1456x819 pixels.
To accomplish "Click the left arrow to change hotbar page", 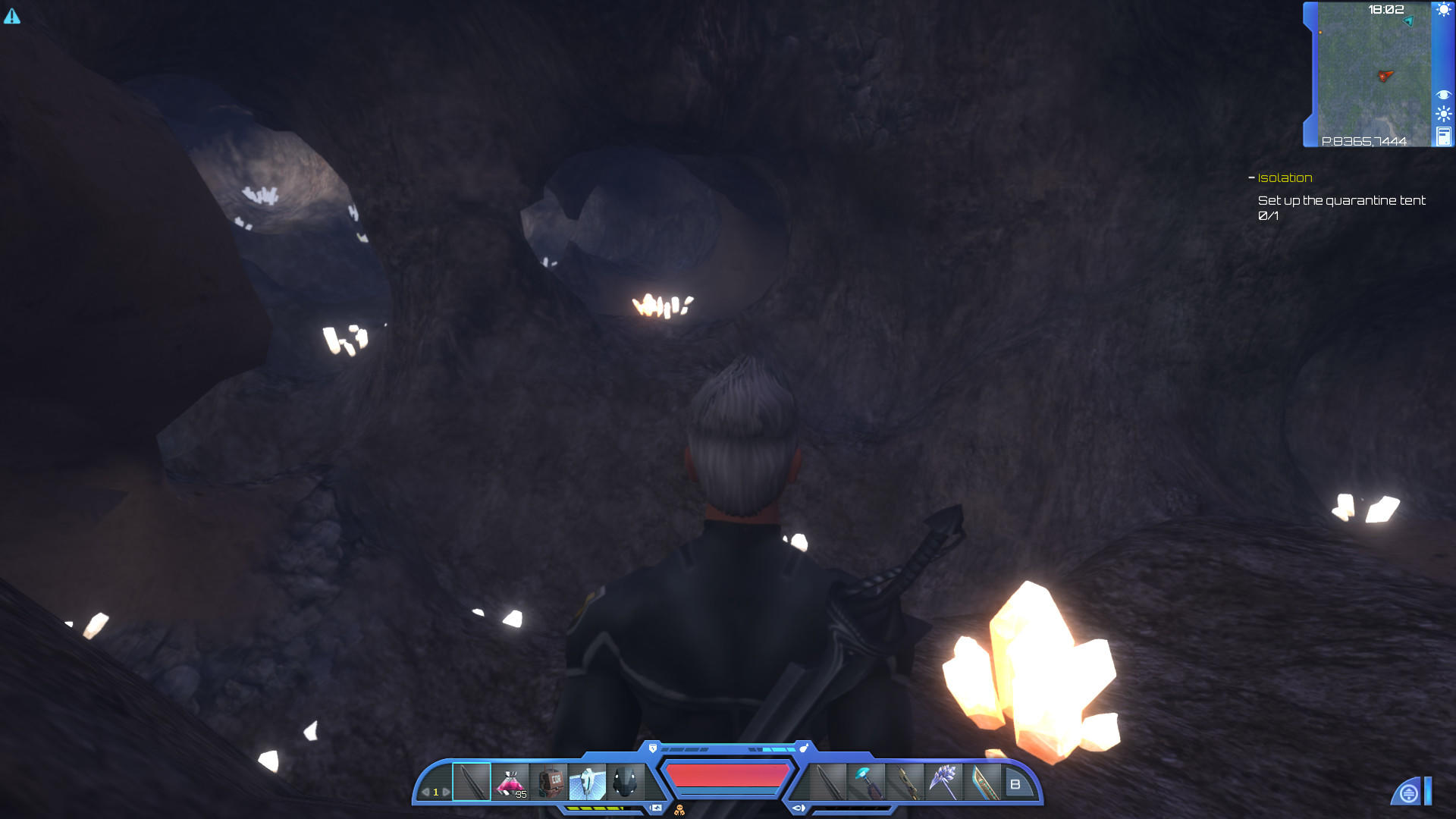I will coord(425,791).
